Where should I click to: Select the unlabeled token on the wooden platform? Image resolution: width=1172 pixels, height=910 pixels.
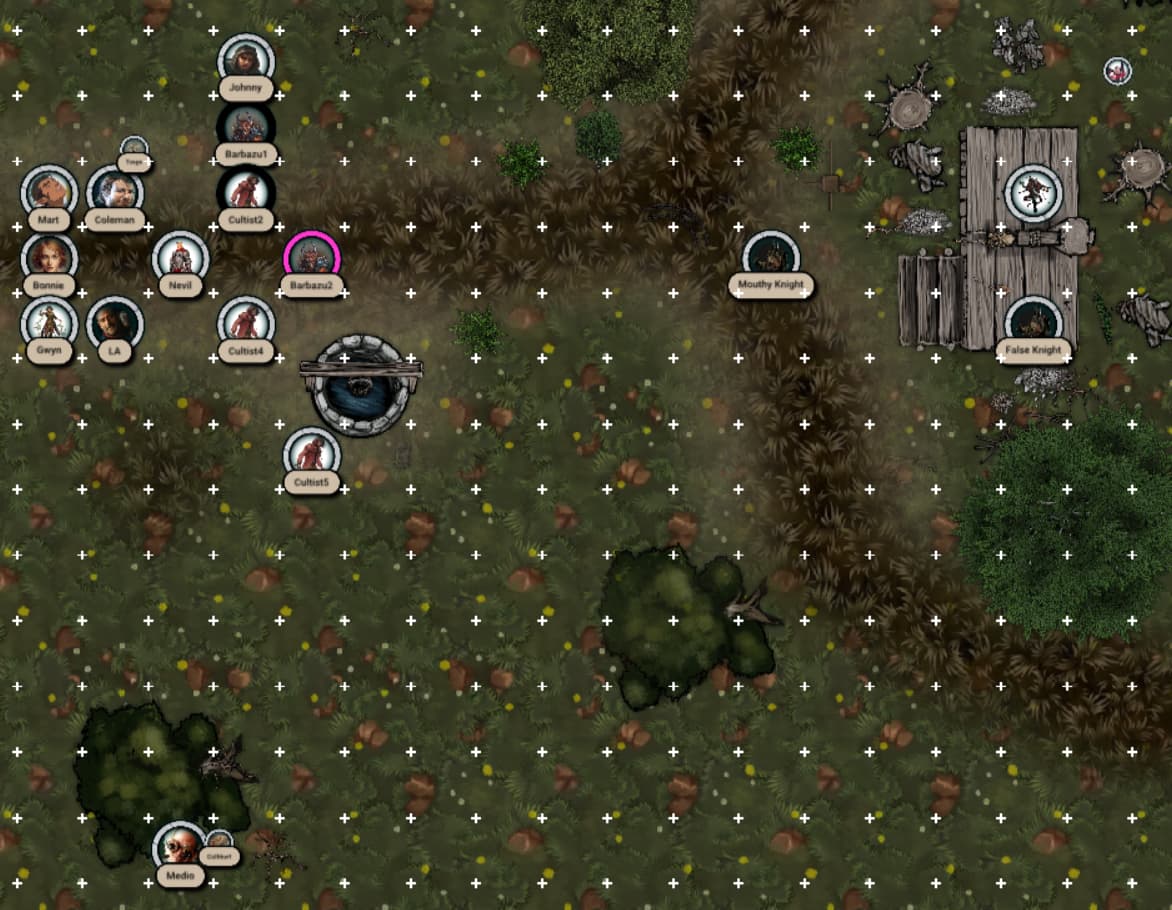pos(1034,193)
